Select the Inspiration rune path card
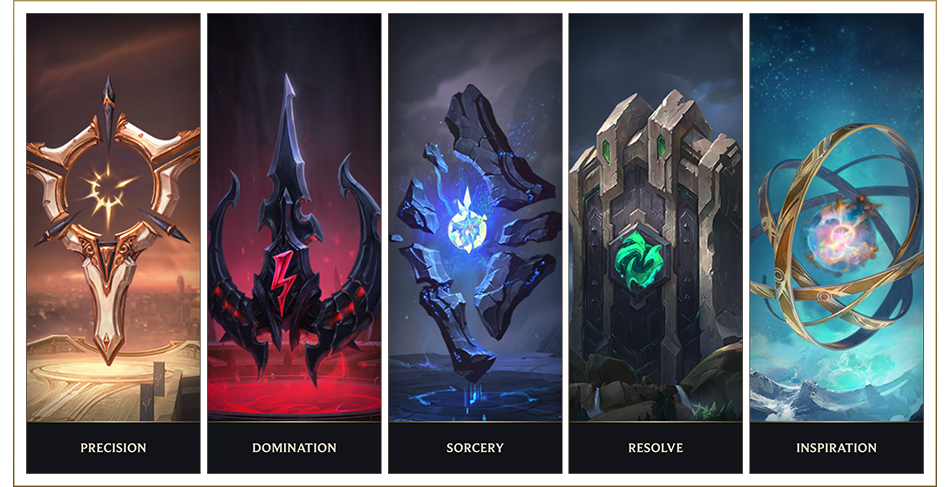Screen dimensions: 950x487 pos(836,240)
